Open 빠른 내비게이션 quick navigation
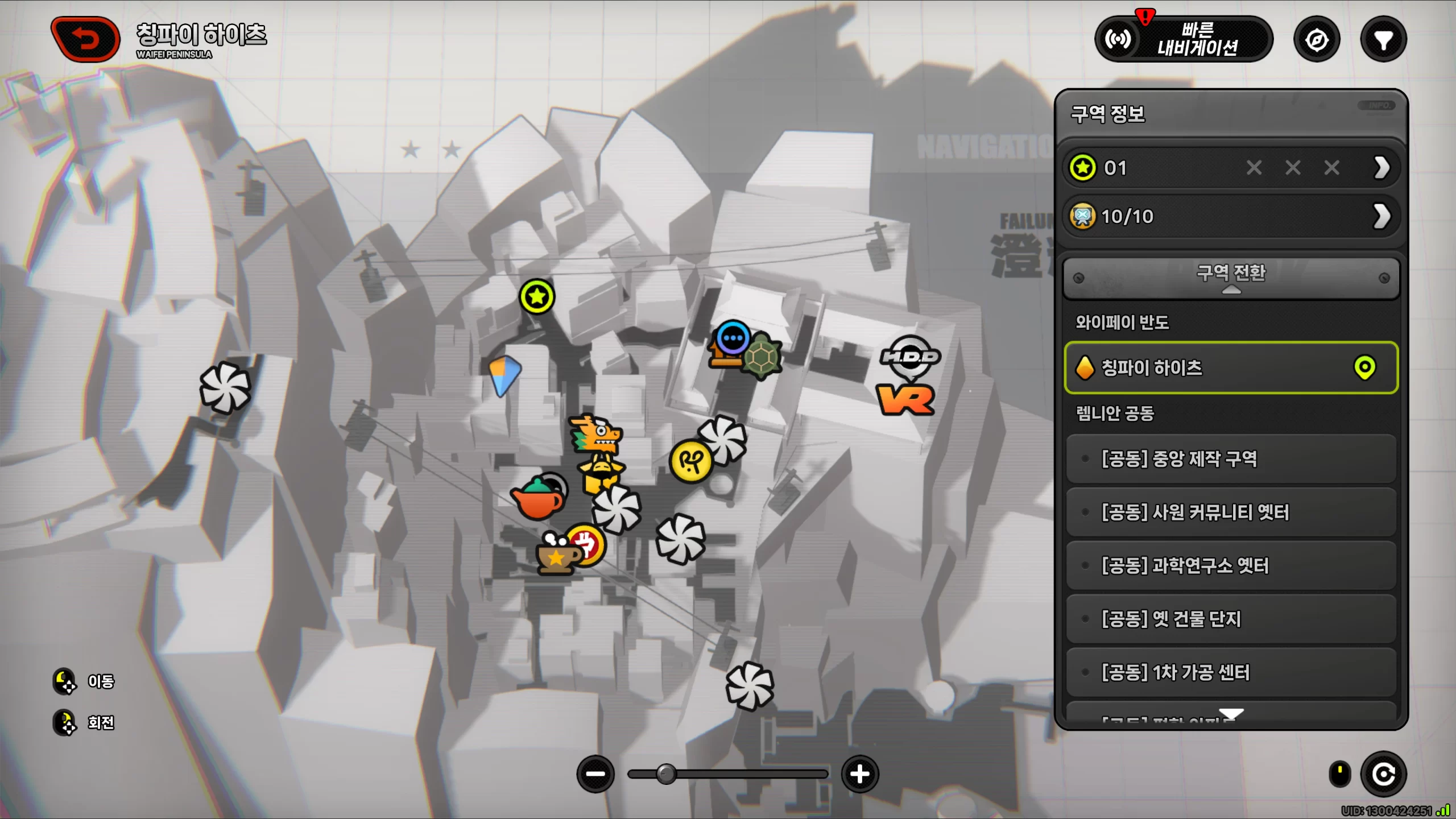 coord(1183,39)
